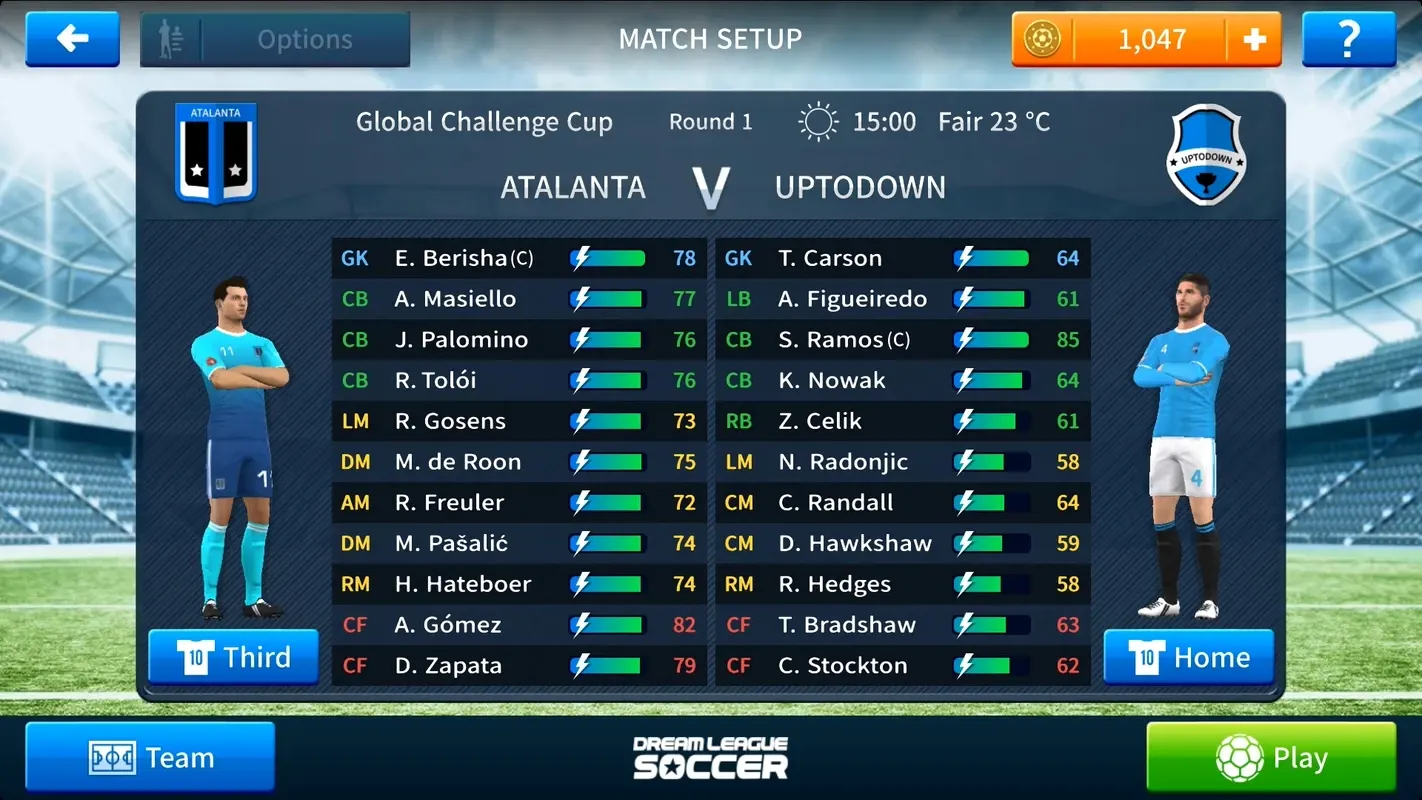Change Uptodown's Home kit
The image size is (1422, 800).
coord(1188,657)
